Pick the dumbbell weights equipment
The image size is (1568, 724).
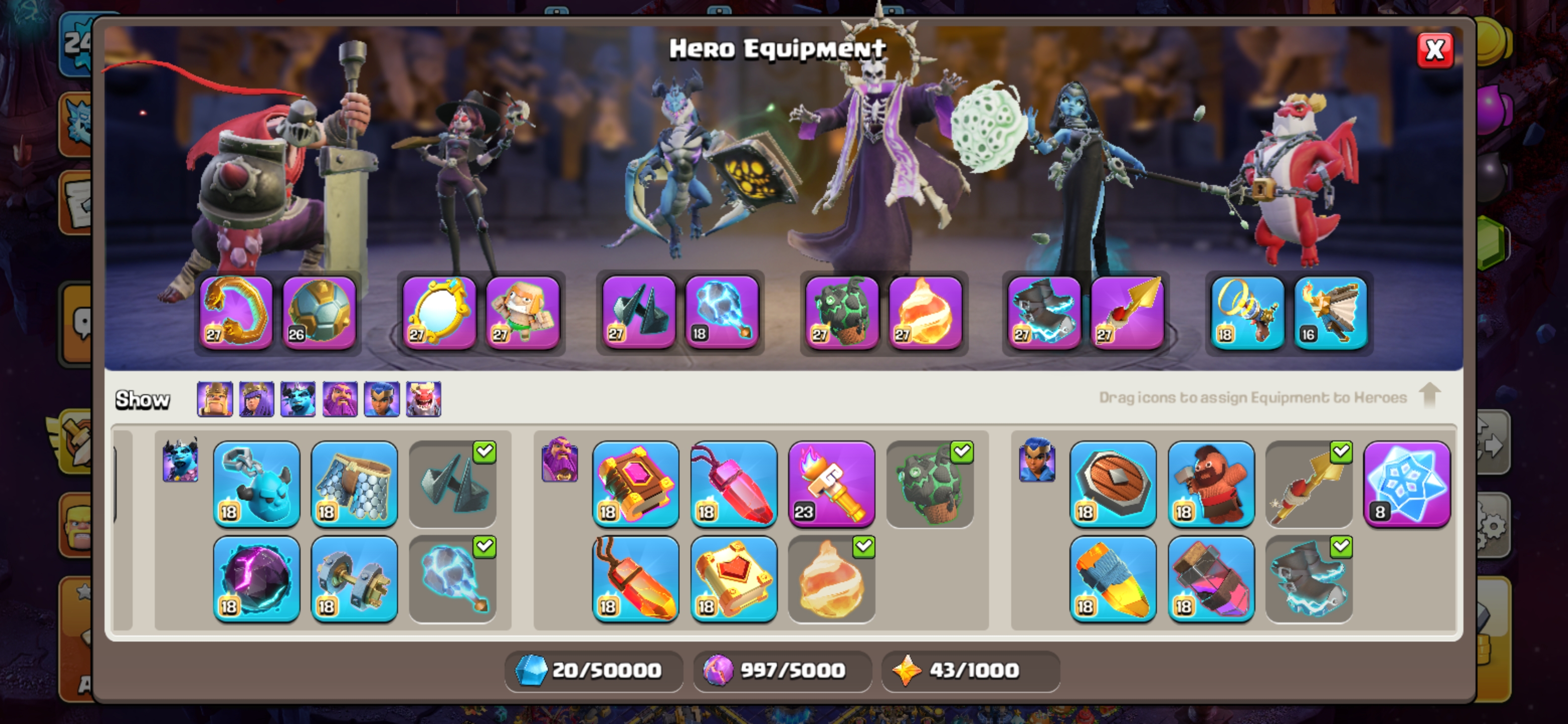tap(354, 579)
